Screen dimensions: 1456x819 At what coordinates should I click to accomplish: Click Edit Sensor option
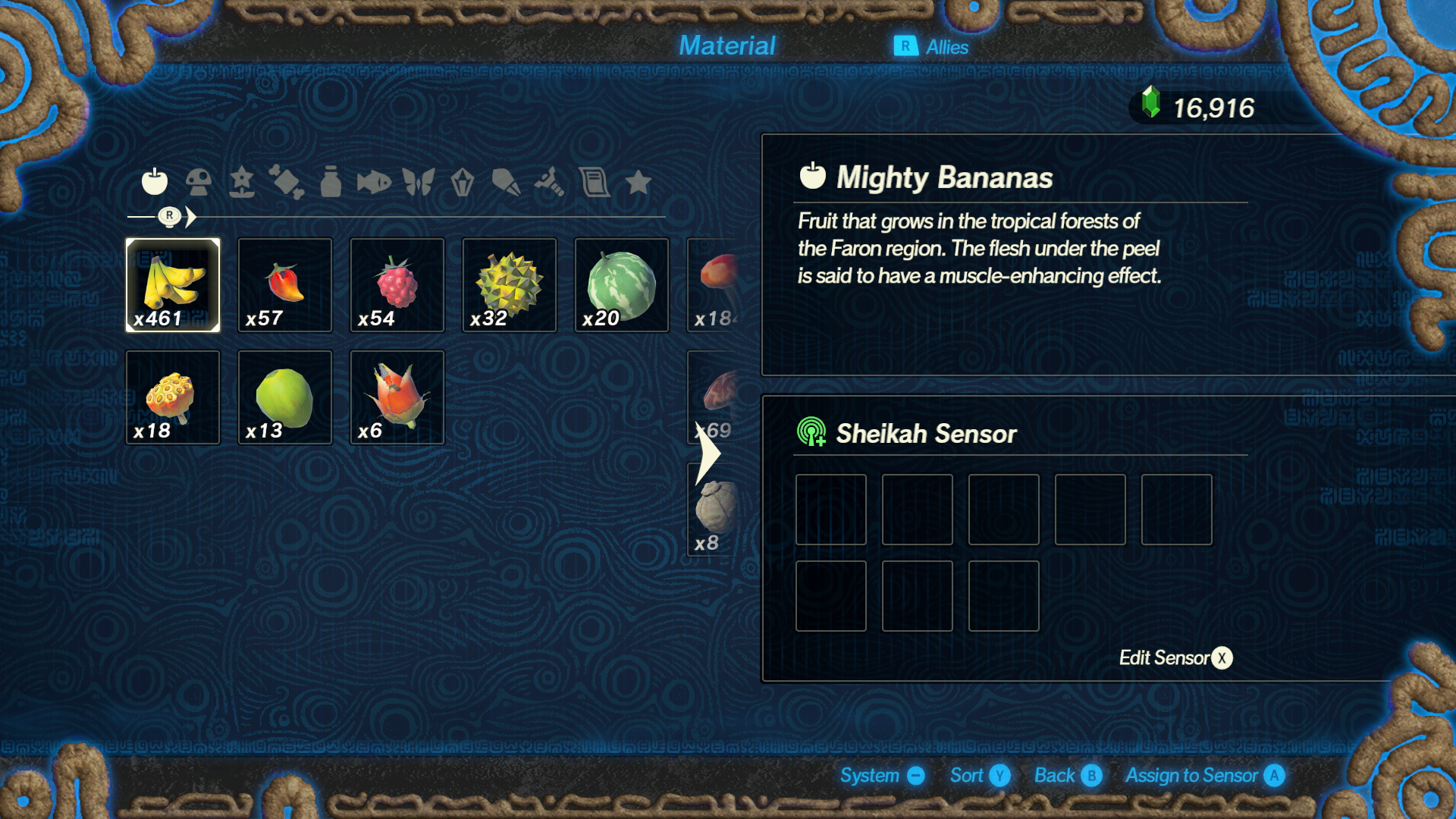coord(1175,657)
